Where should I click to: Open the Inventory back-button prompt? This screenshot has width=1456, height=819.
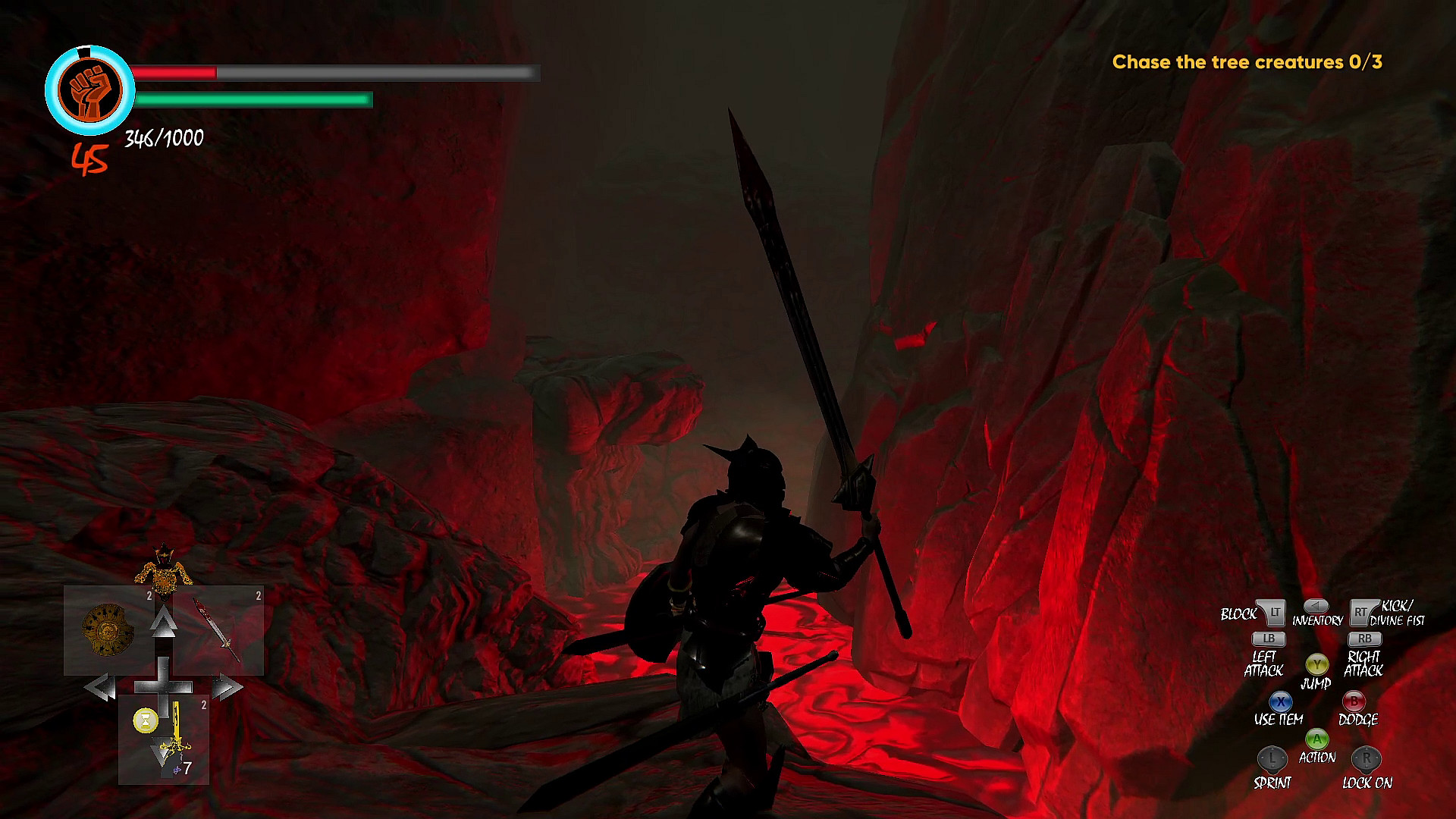tap(1316, 607)
